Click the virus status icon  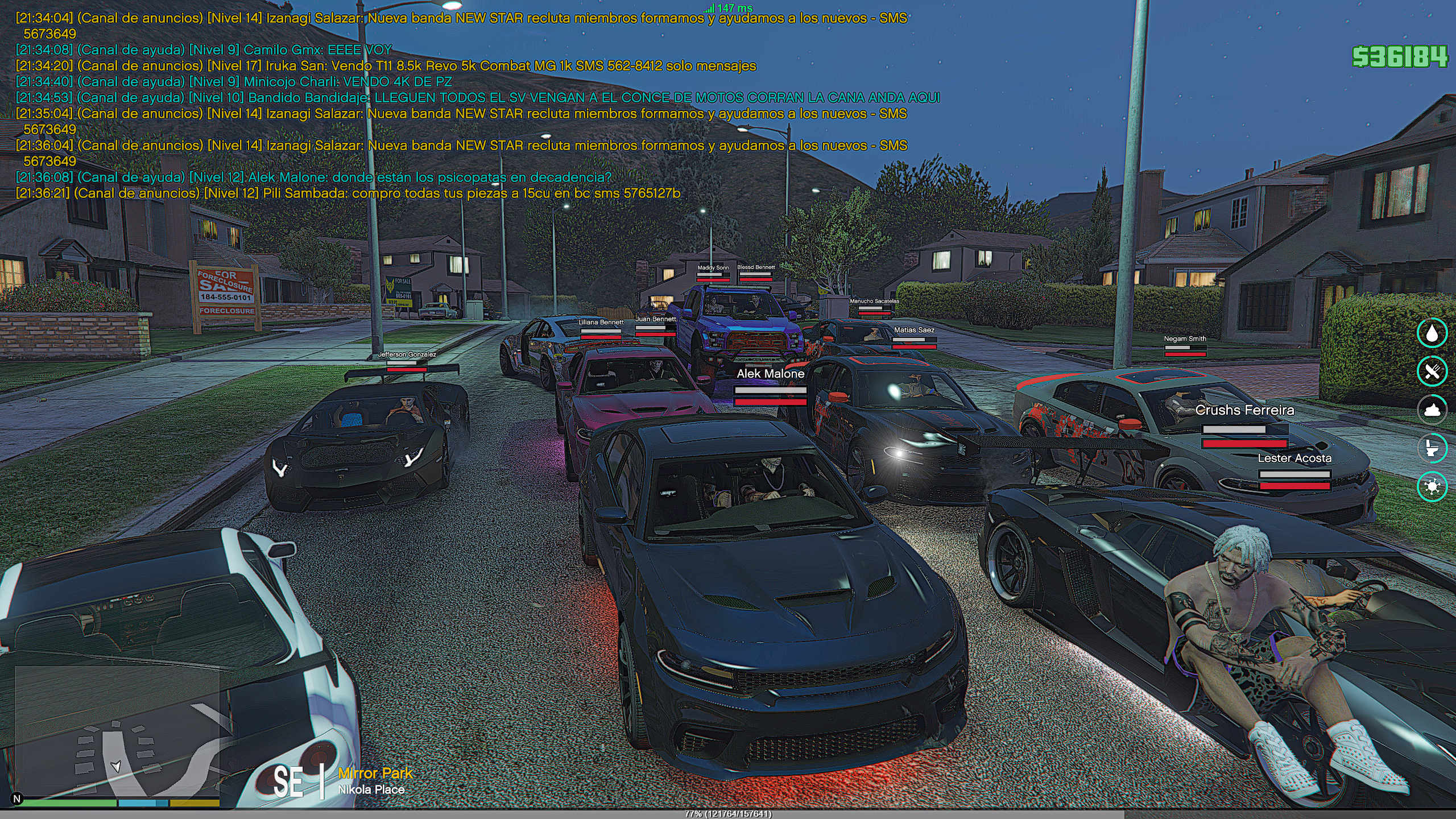(1432, 486)
